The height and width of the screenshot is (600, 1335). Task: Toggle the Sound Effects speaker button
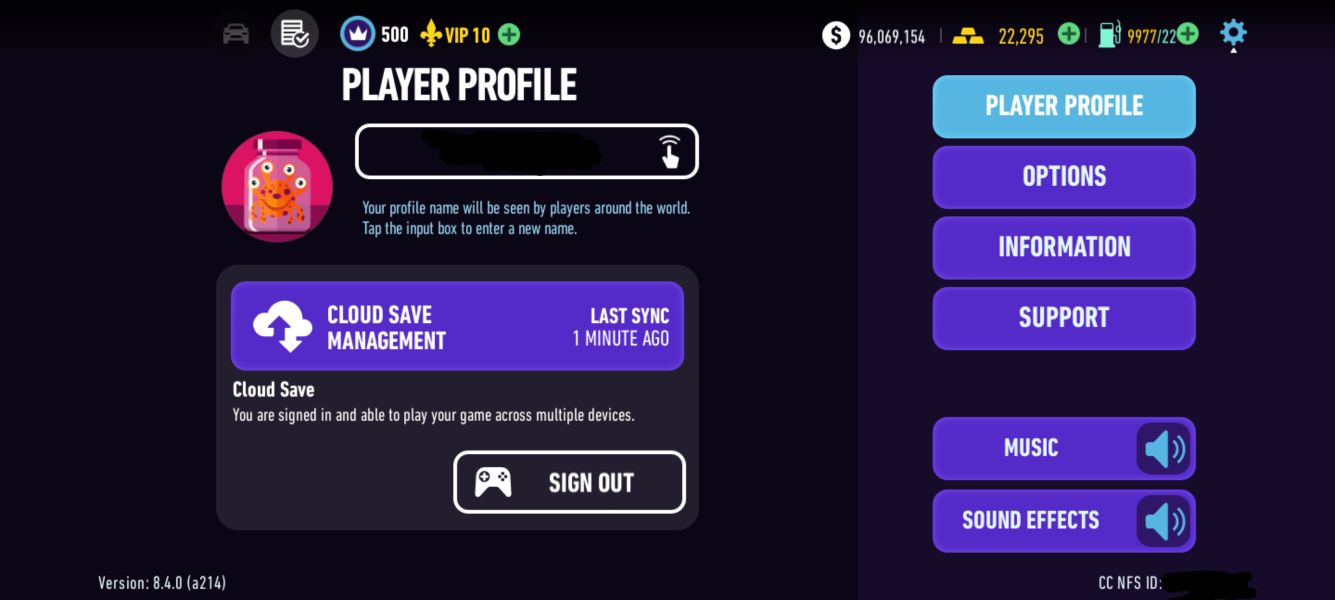tap(1163, 521)
